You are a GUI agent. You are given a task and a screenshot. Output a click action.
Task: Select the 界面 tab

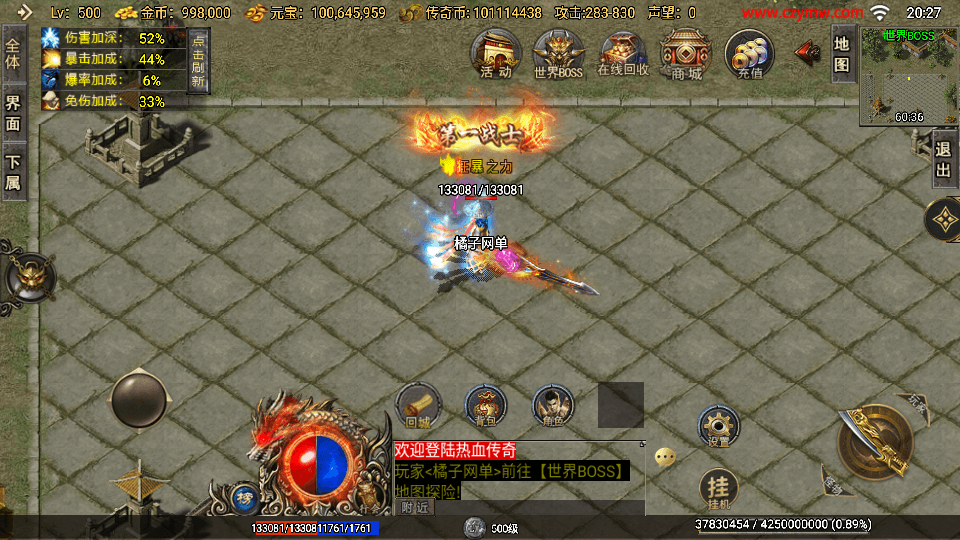(14, 115)
